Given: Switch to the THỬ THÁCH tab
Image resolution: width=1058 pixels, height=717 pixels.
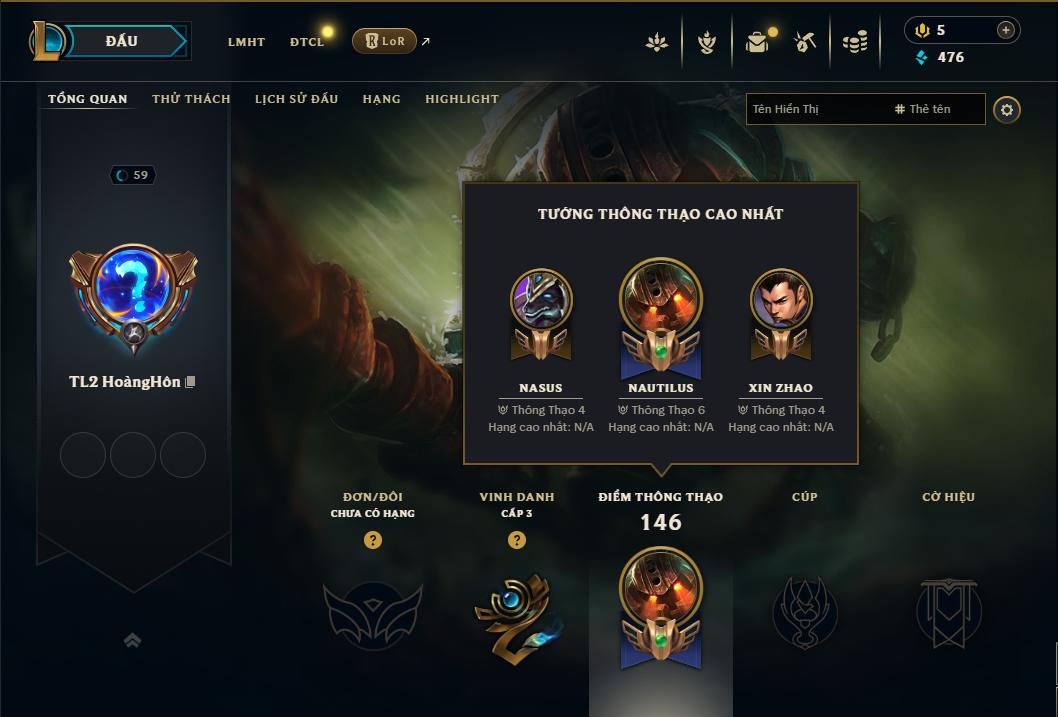Looking at the screenshot, I should tap(191, 99).
